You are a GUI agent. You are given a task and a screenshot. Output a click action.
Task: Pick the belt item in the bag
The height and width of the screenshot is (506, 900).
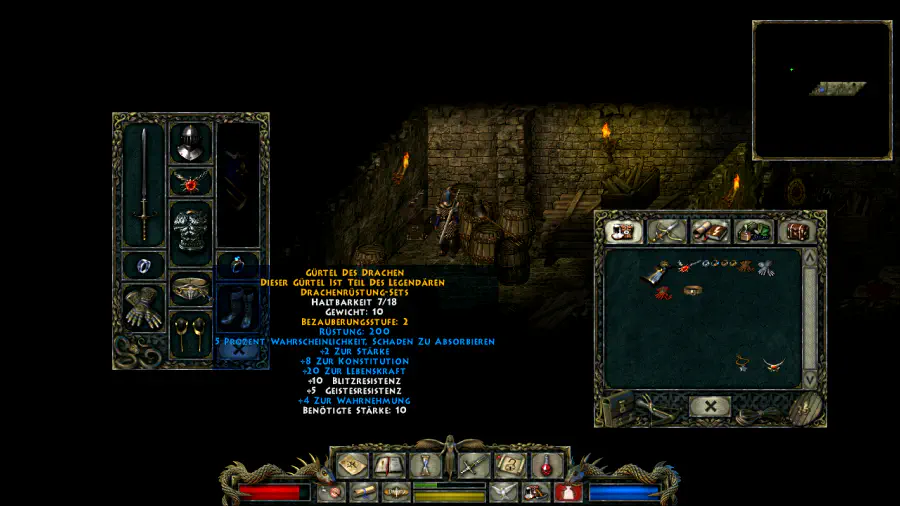pos(691,291)
